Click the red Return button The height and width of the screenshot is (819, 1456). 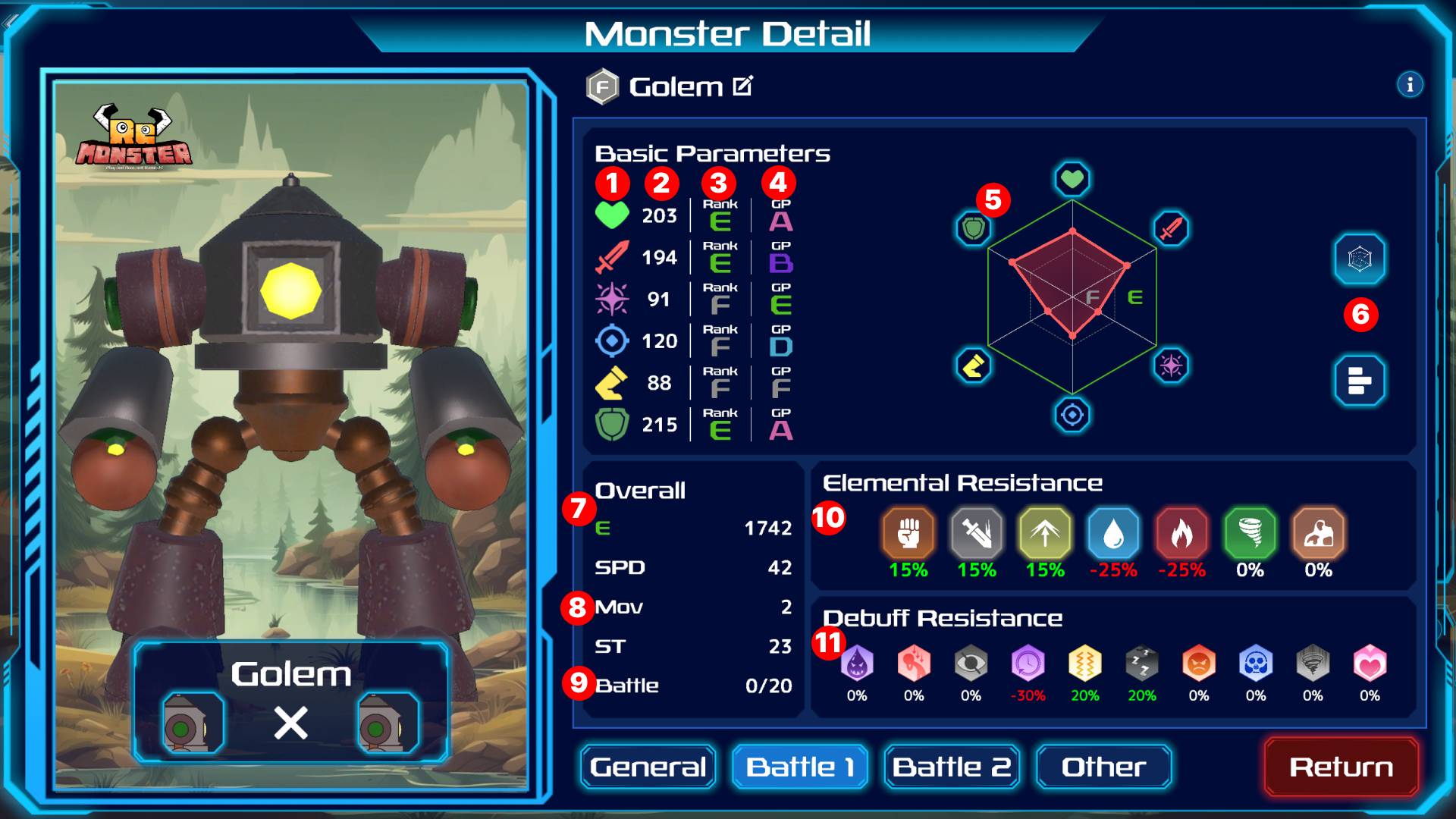click(x=1341, y=767)
